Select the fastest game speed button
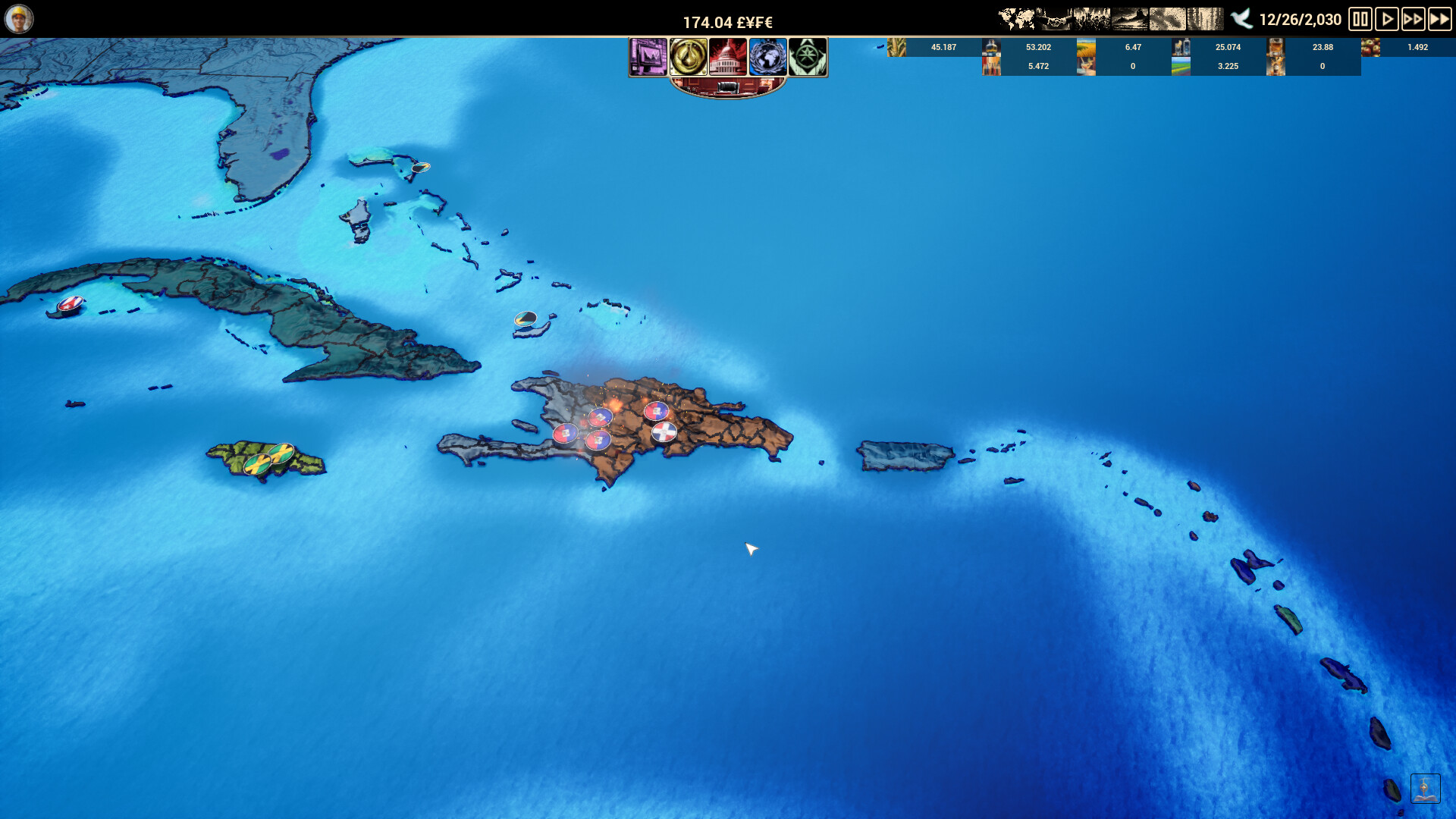 point(1439,19)
